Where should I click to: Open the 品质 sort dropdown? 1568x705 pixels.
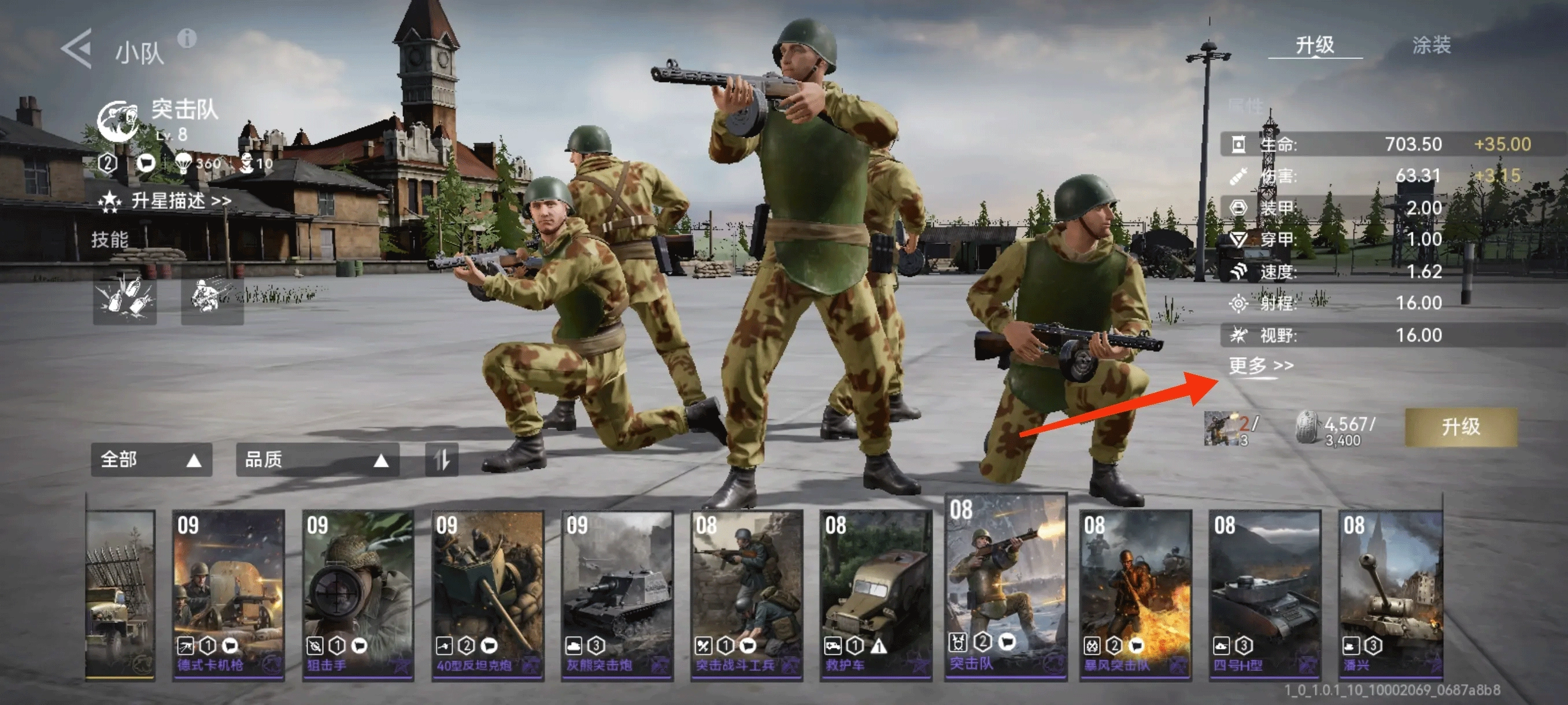coord(317,459)
